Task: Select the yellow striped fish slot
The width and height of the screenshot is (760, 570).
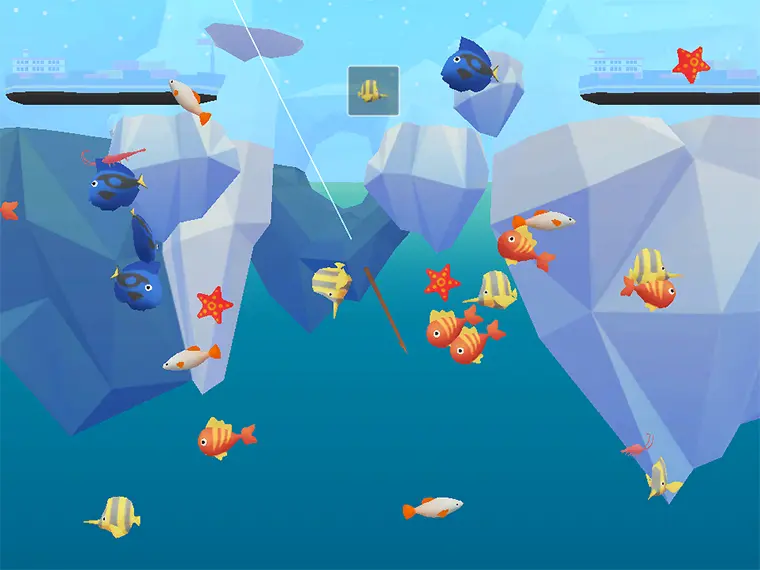Action: tap(373, 90)
